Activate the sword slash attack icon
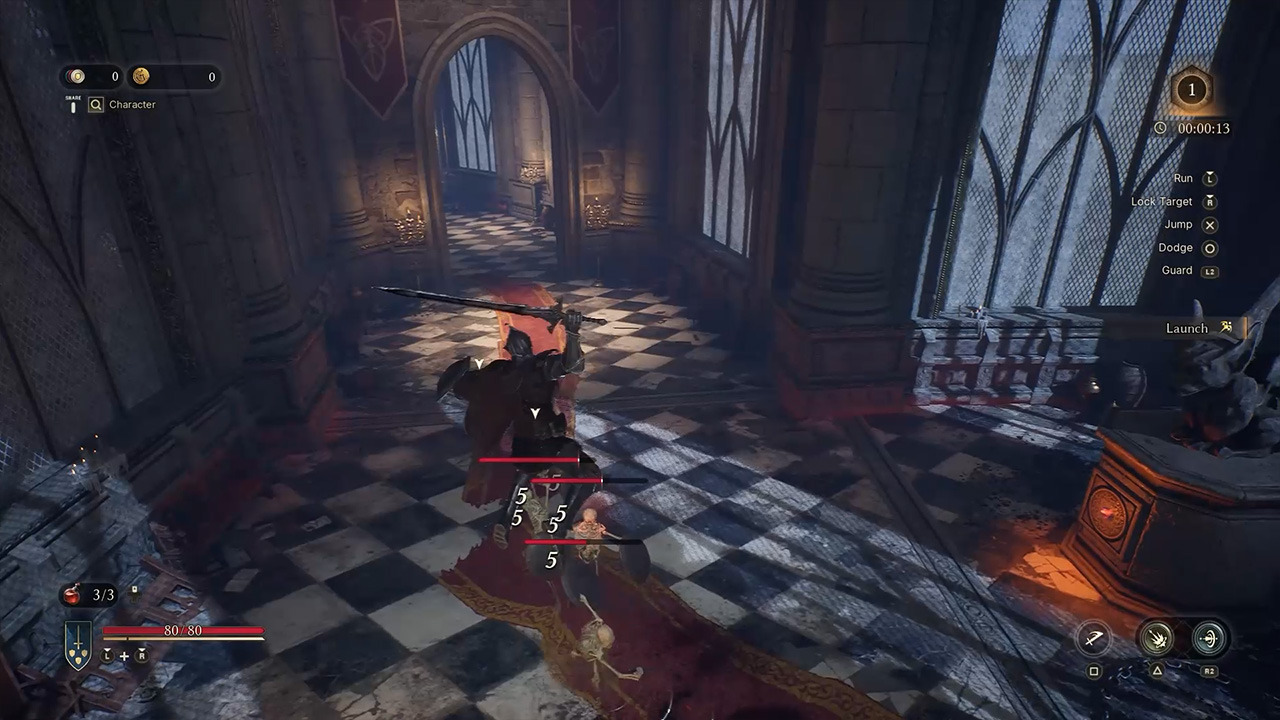Screen dimensions: 1280x720 tap(1093, 638)
